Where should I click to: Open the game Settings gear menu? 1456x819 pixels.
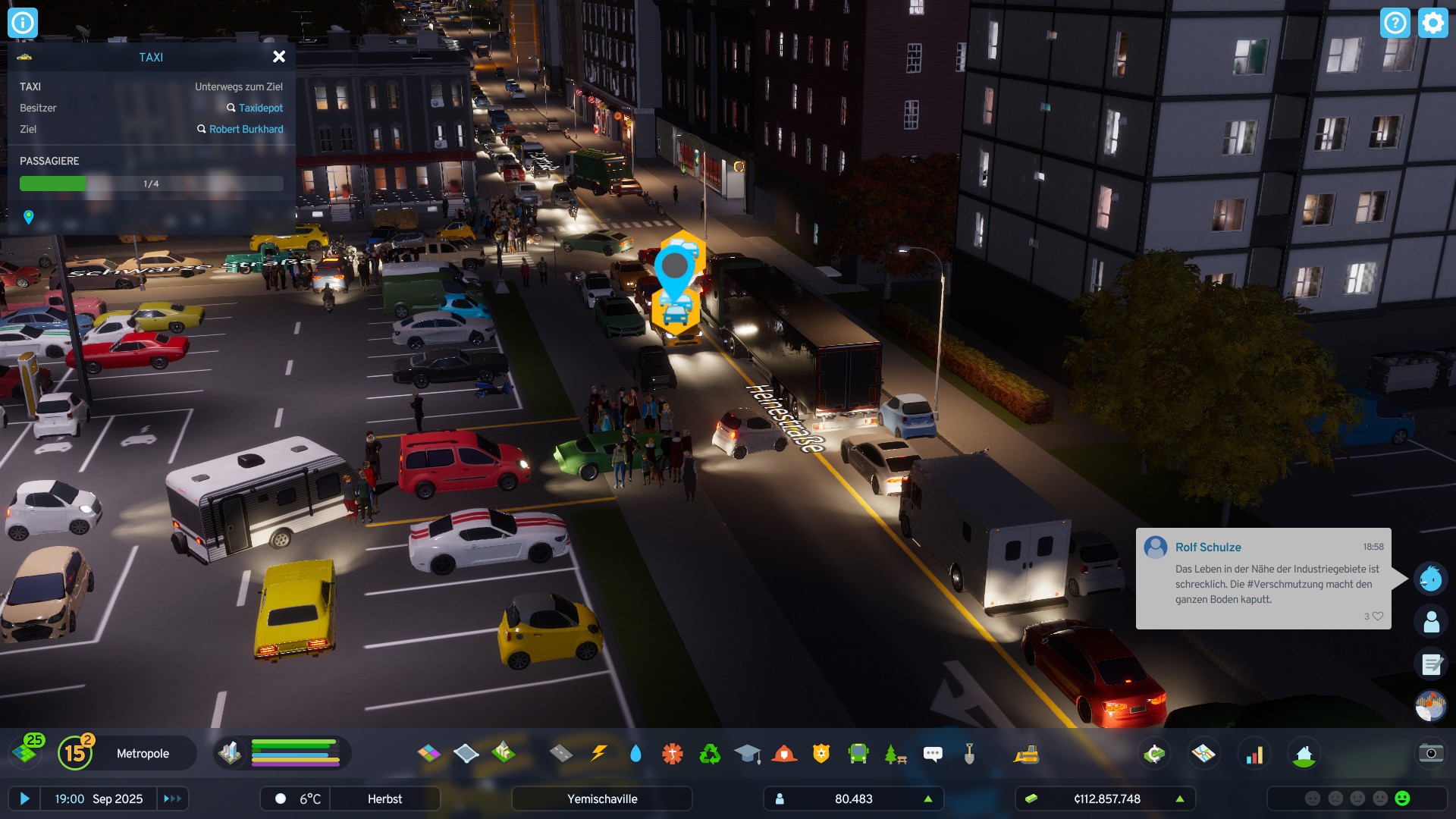tap(1432, 23)
